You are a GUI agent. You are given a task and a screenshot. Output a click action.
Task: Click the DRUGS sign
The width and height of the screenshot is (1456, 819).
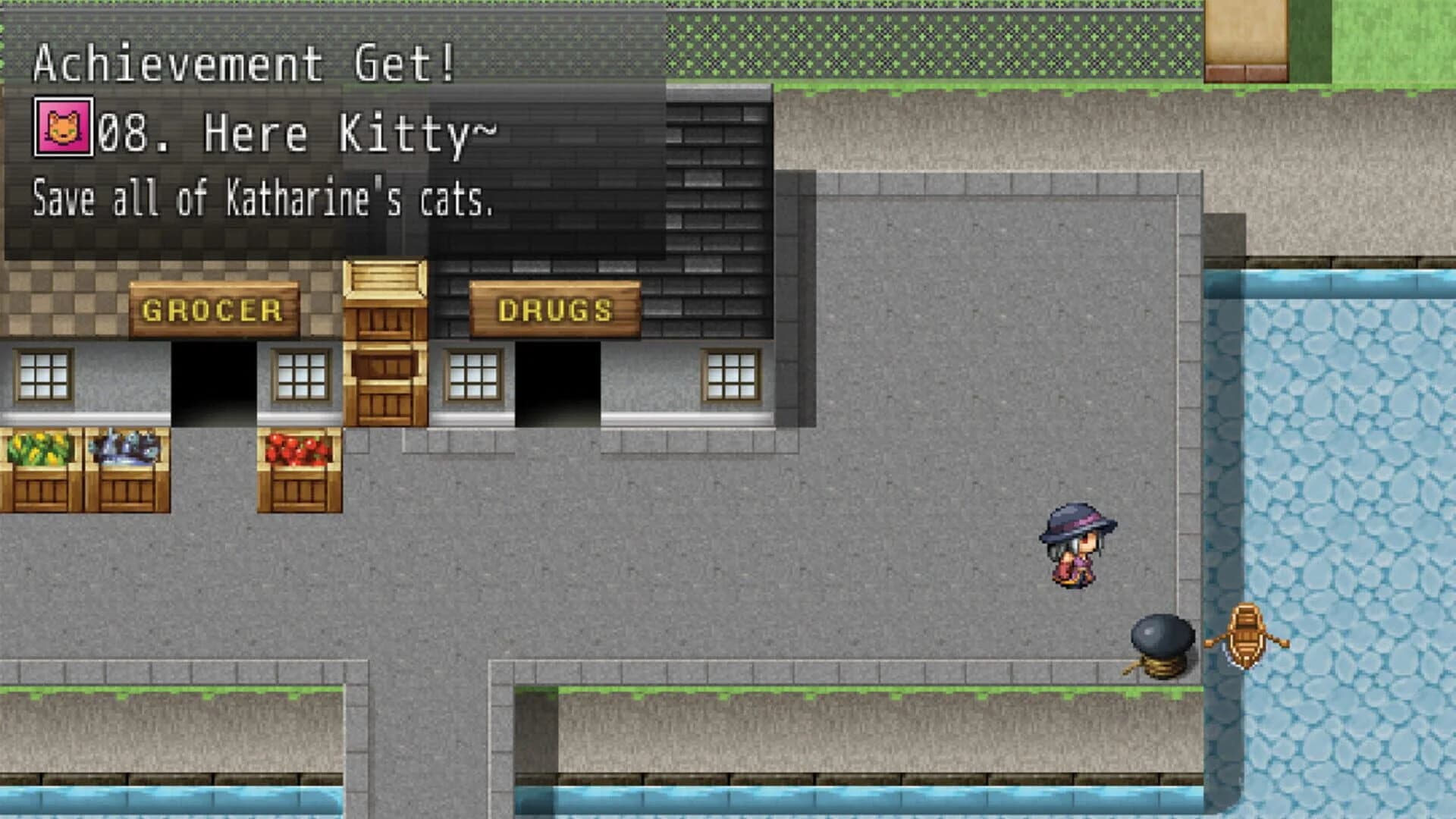point(556,309)
